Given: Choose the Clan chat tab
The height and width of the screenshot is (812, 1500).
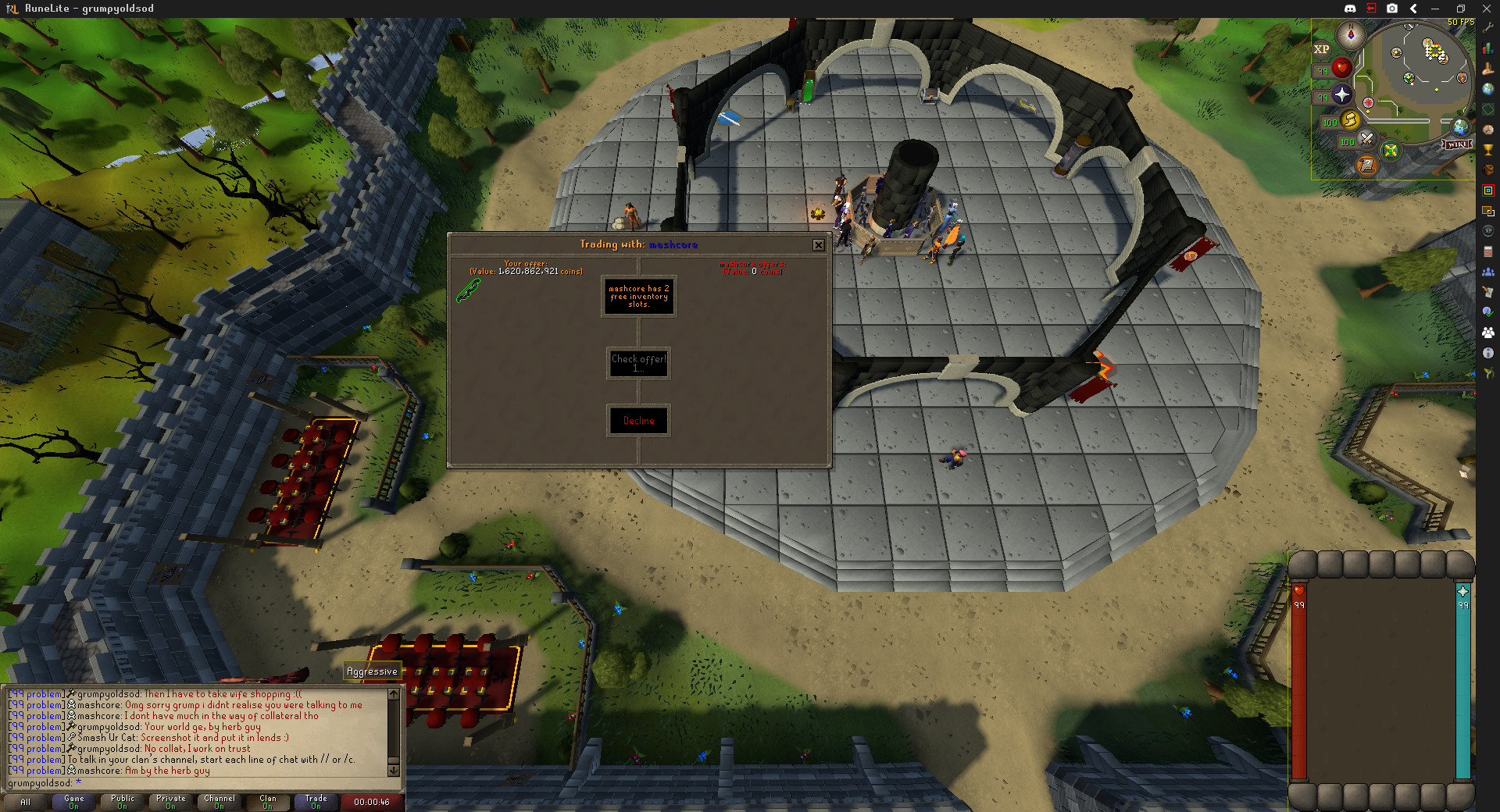Looking at the screenshot, I should [268, 802].
